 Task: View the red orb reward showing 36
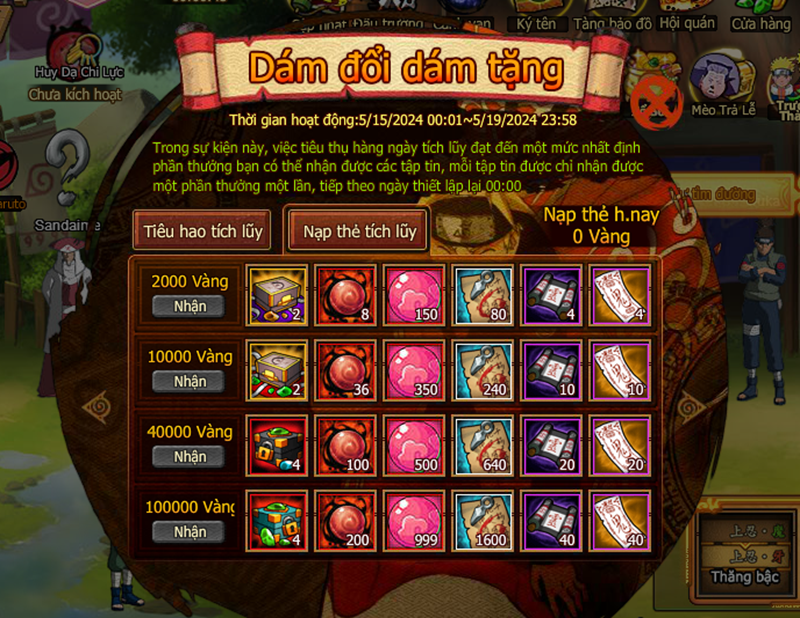coord(343,369)
